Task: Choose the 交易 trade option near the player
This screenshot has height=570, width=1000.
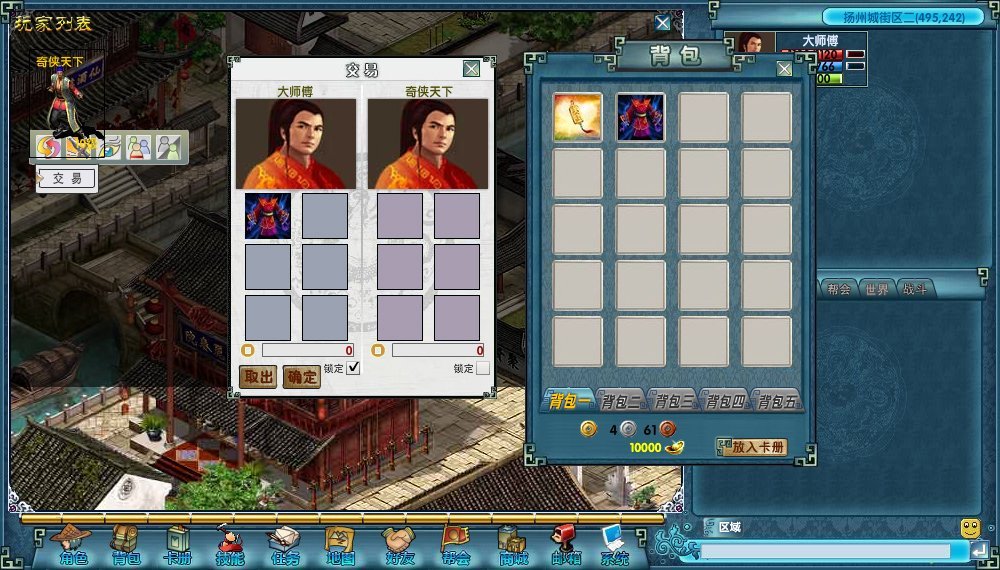Action: (68, 179)
